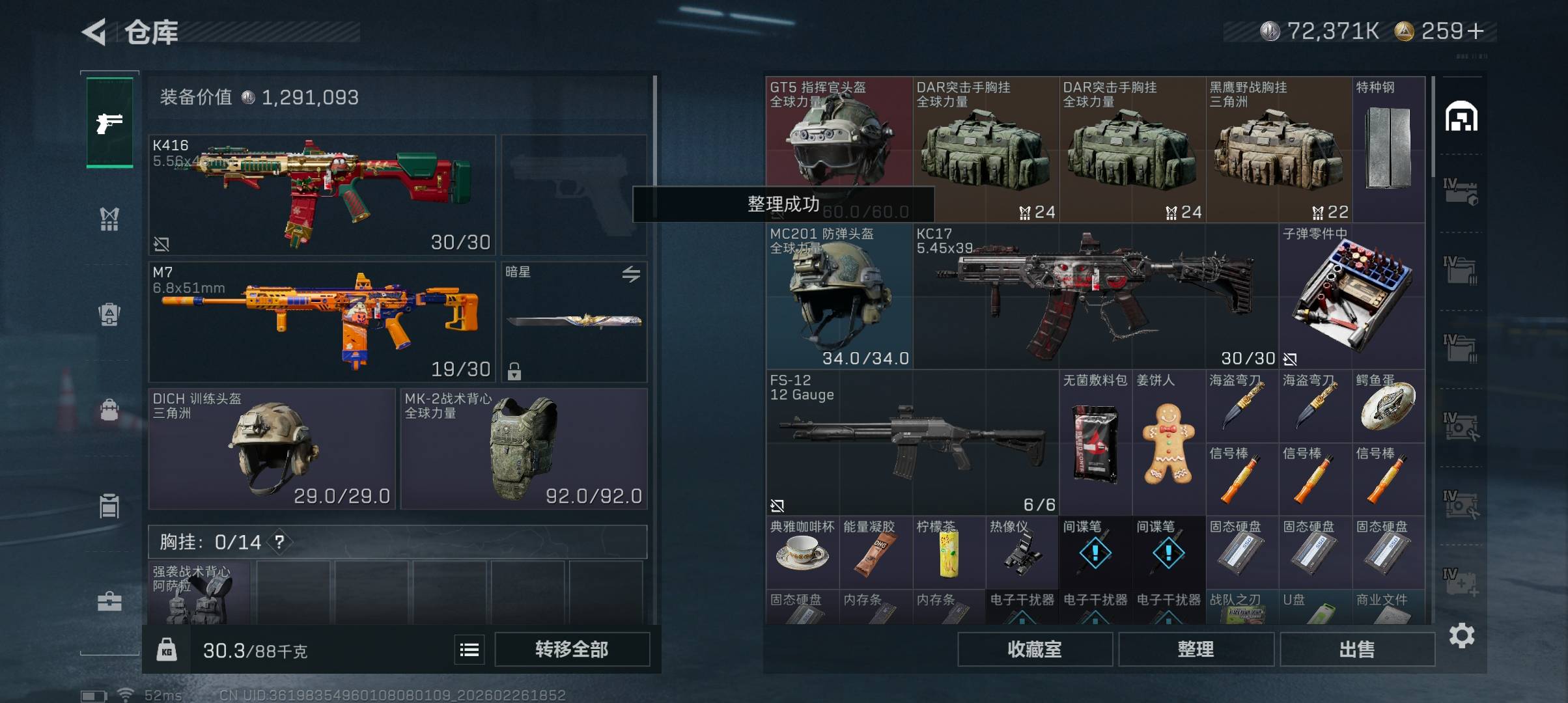The width and height of the screenshot is (1568, 703).
Task: Open the list view toggle button
Action: (469, 650)
